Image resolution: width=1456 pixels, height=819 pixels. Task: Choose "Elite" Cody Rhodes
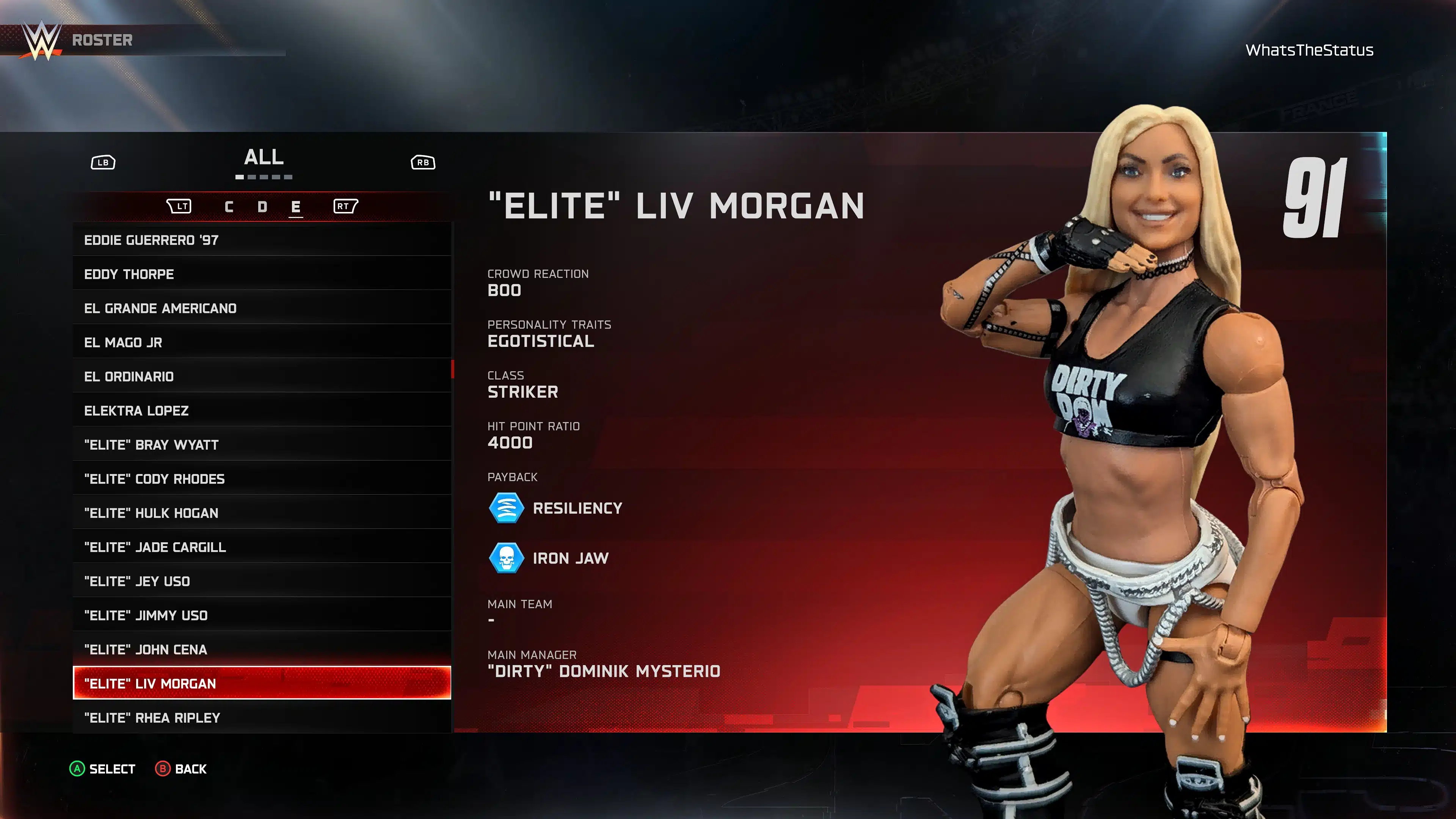(x=262, y=479)
